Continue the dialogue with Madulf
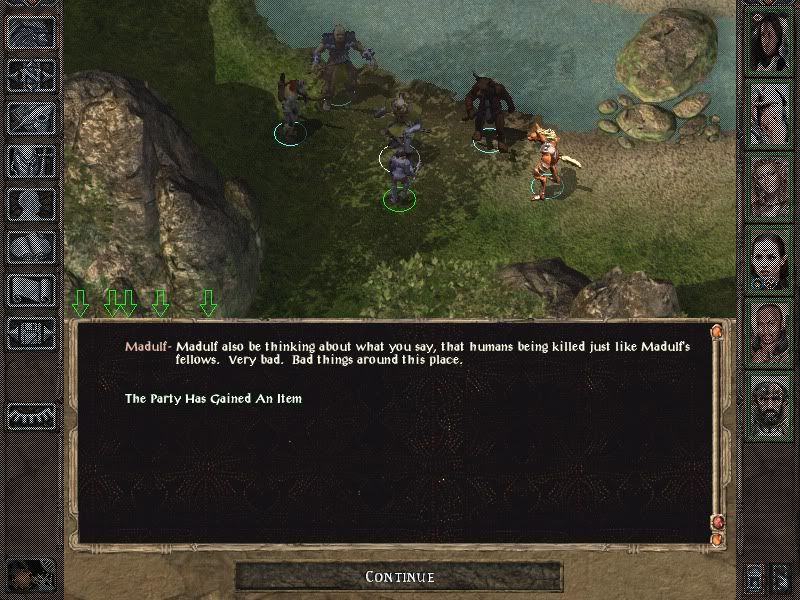The height and width of the screenshot is (600, 800). [x=399, y=577]
